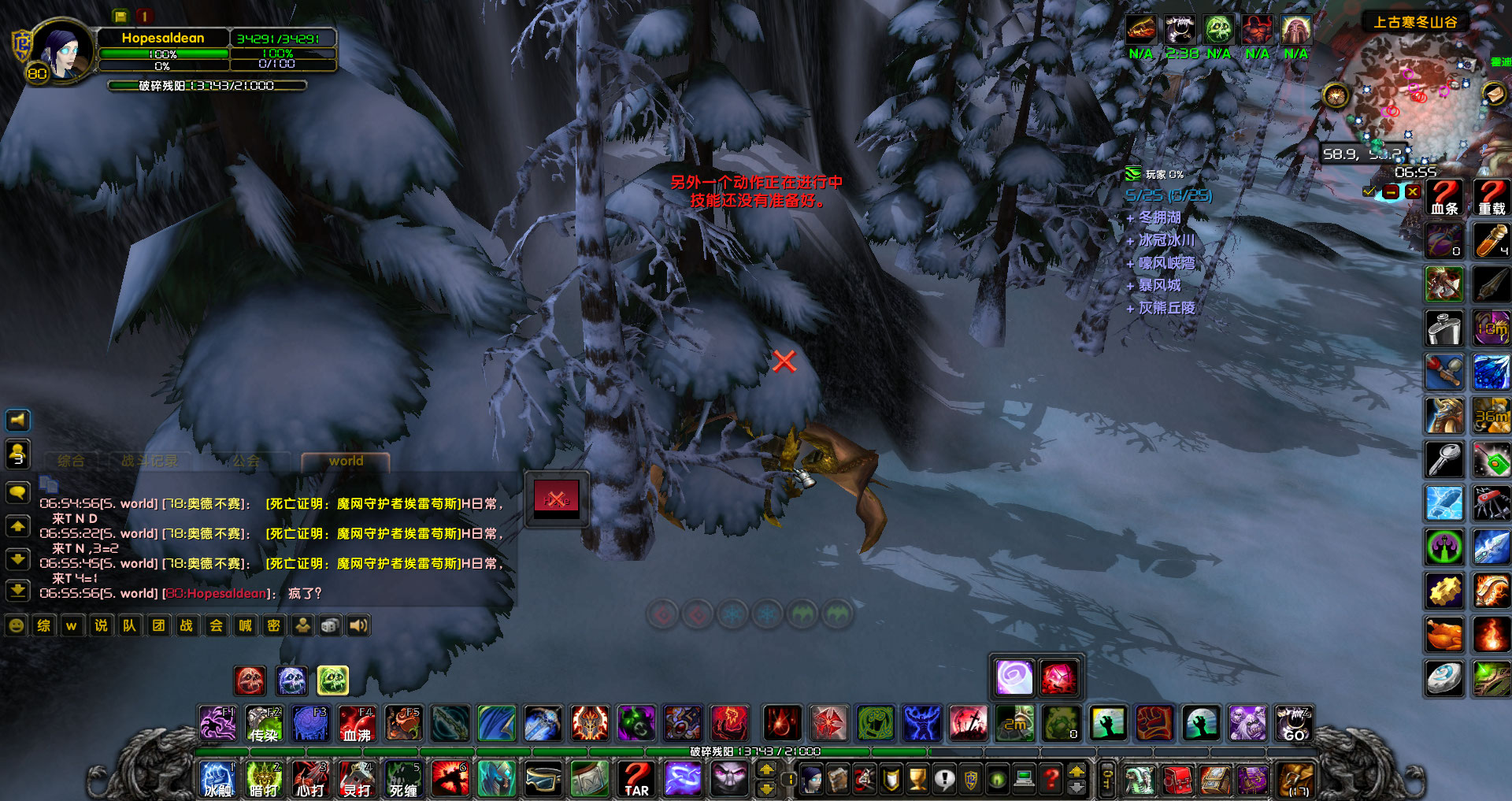1512x801 pixels.
Task: Click the GO macro on the right action bar
Action: click(1294, 723)
